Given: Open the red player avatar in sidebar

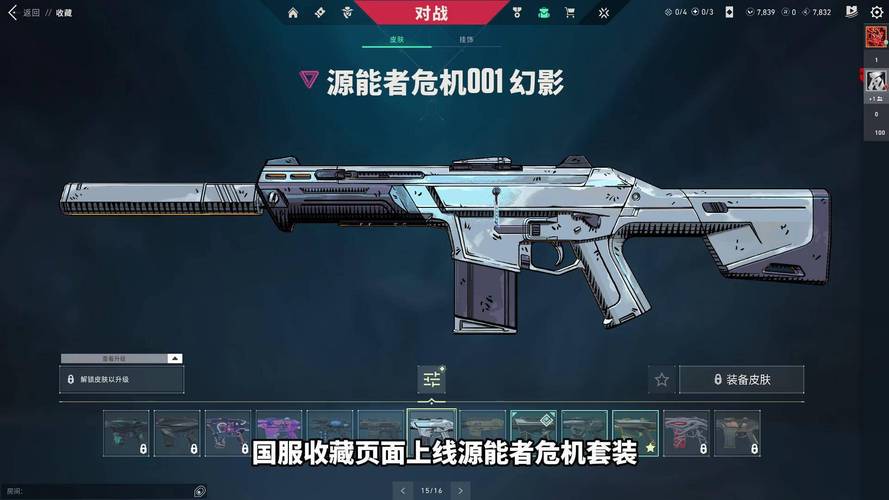Looking at the screenshot, I should click(x=876, y=37).
